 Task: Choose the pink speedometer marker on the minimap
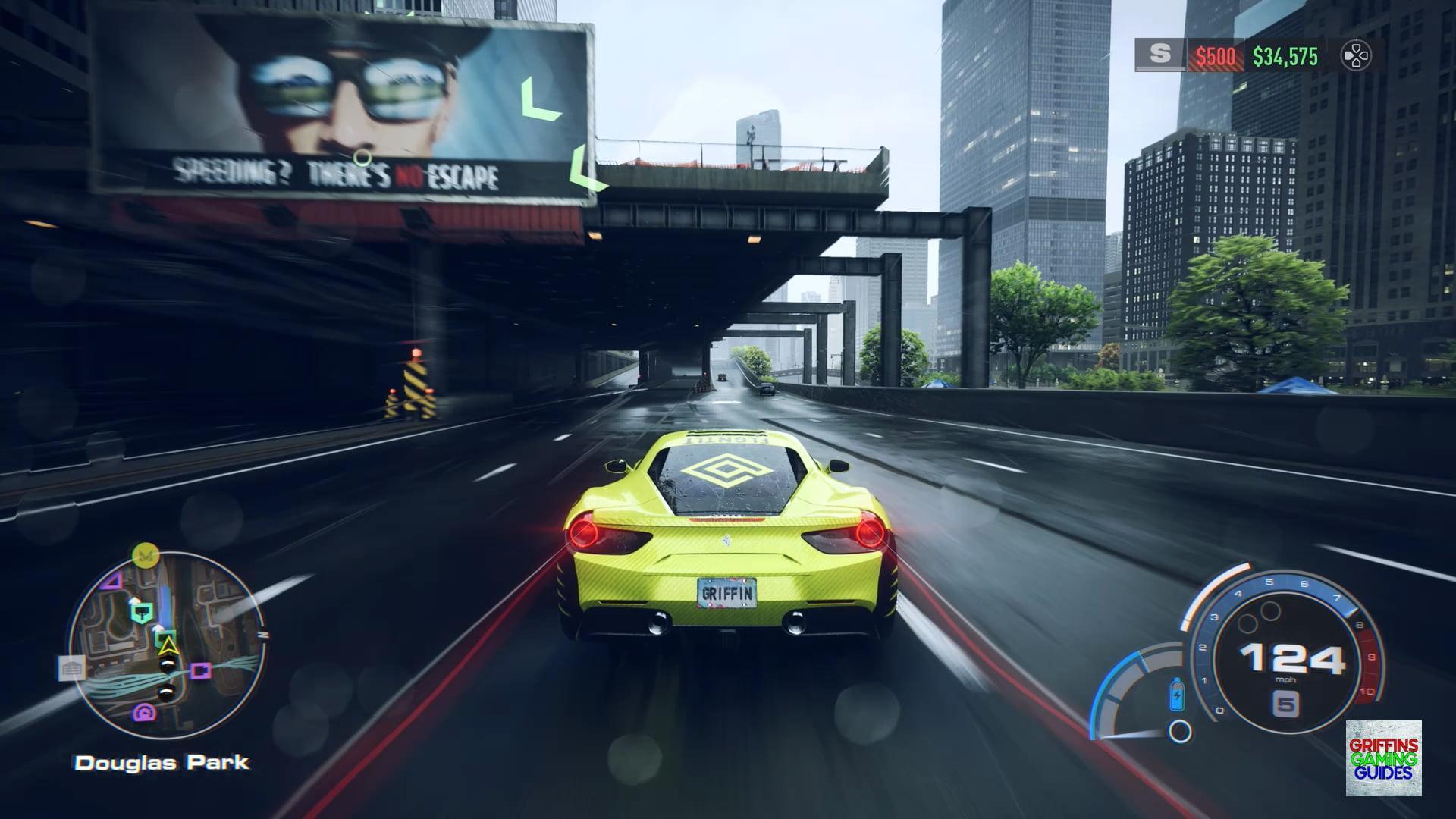[x=144, y=712]
